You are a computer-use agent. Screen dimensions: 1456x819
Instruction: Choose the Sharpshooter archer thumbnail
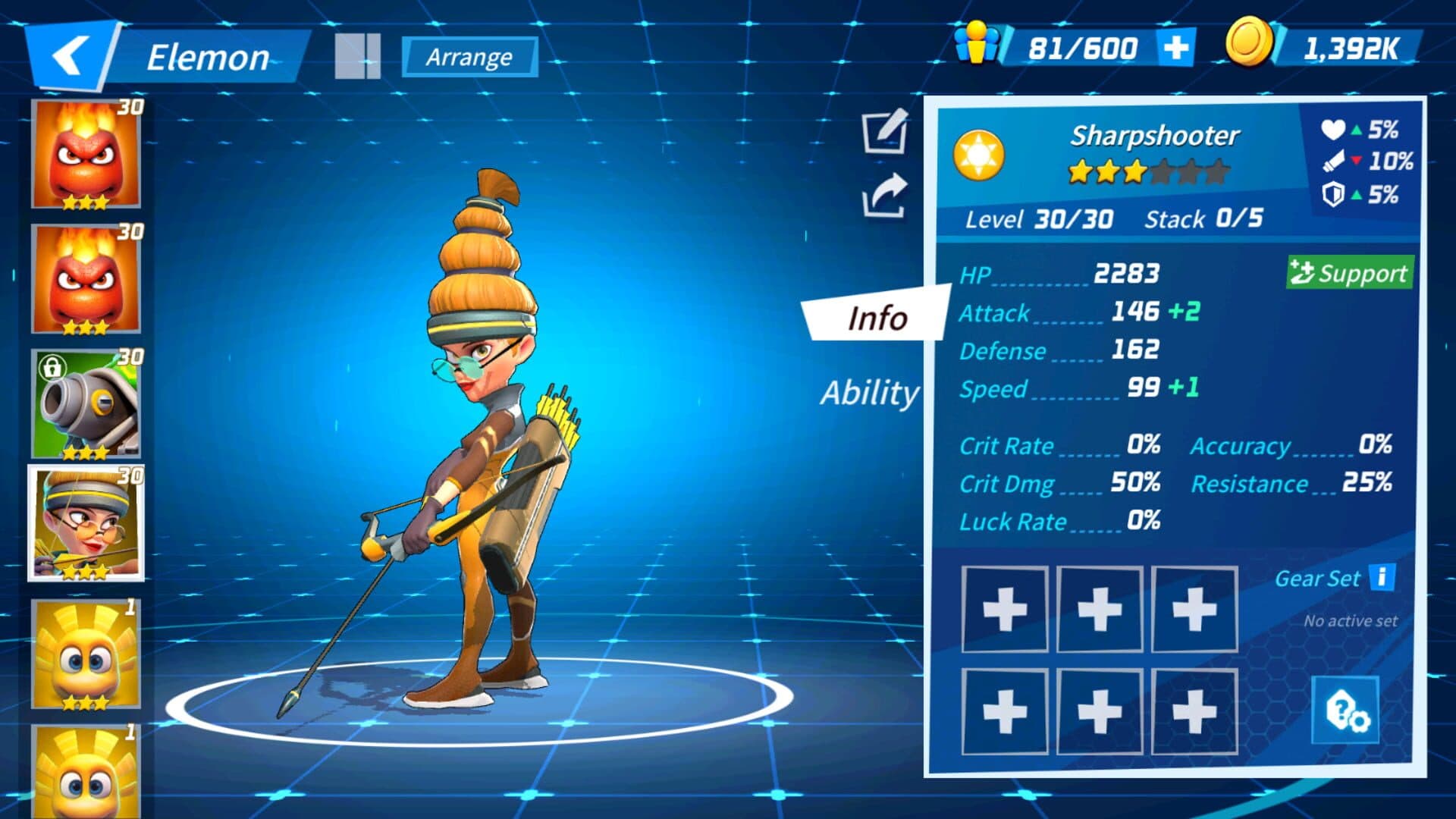86,524
